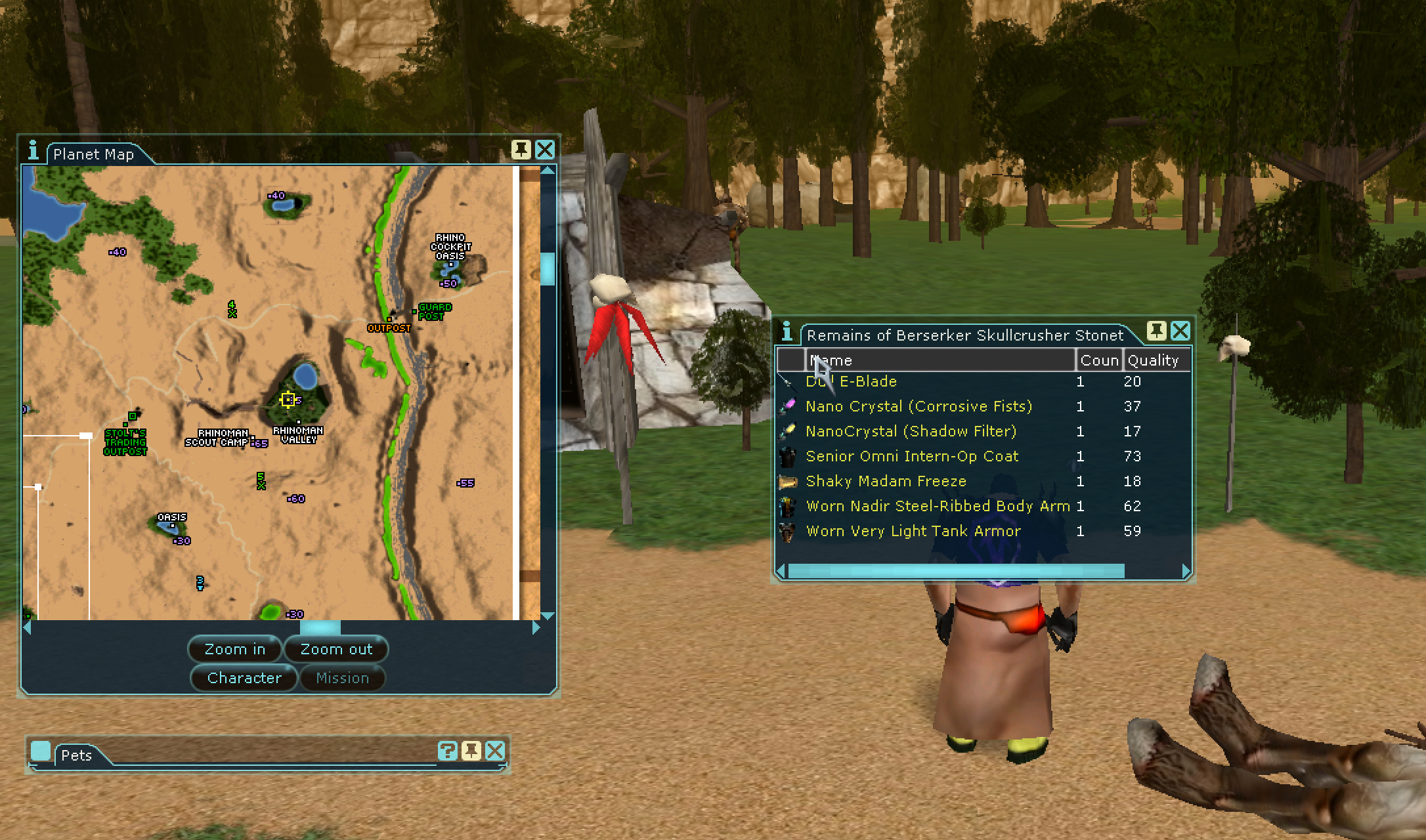The width and height of the screenshot is (1426, 840).
Task: Toggle the loot window pin
Action: click(1157, 331)
